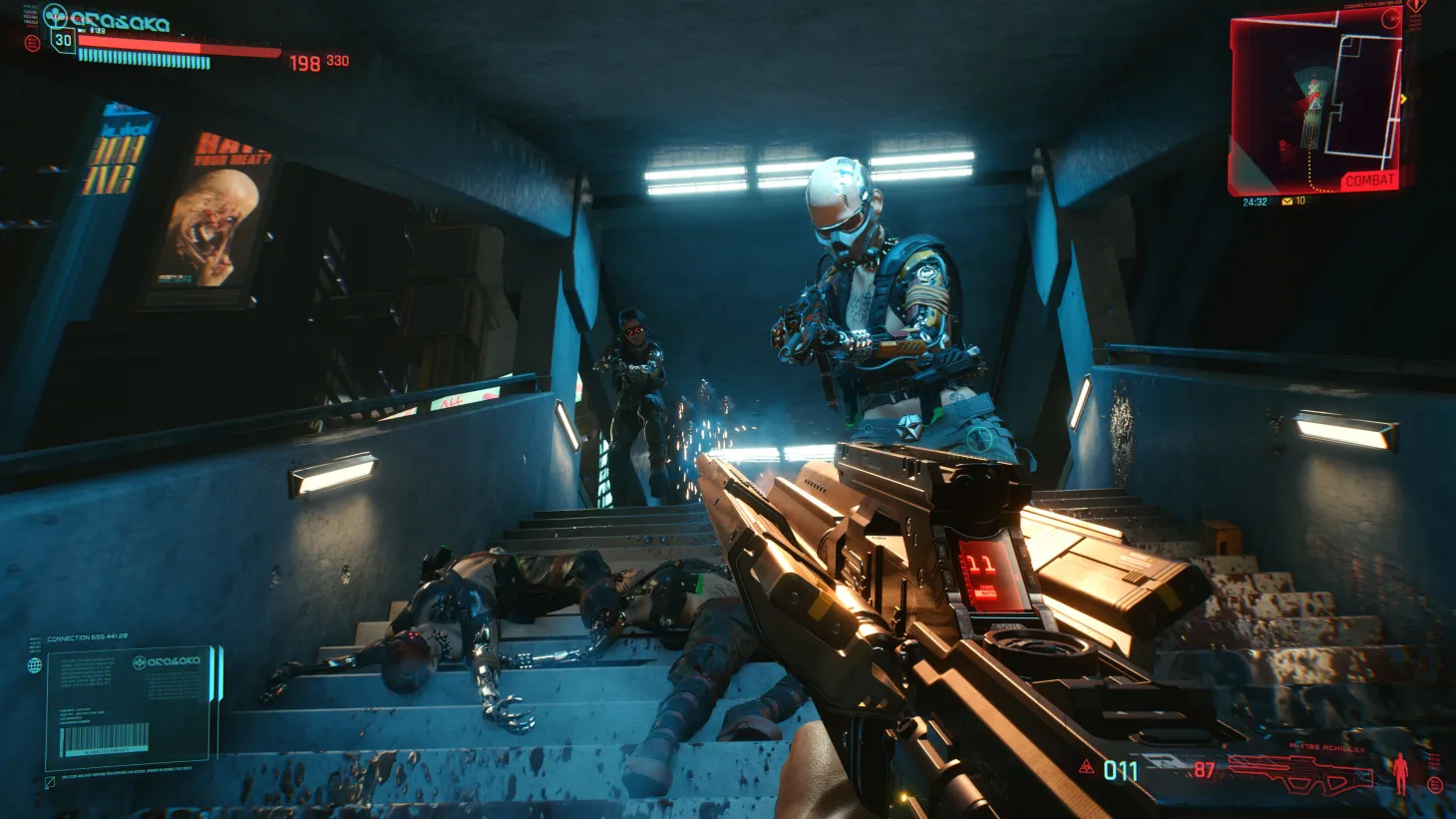Select the M-179E Achilles weapon icon
Viewport: 1456px width, 819px height.
tap(1303, 774)
